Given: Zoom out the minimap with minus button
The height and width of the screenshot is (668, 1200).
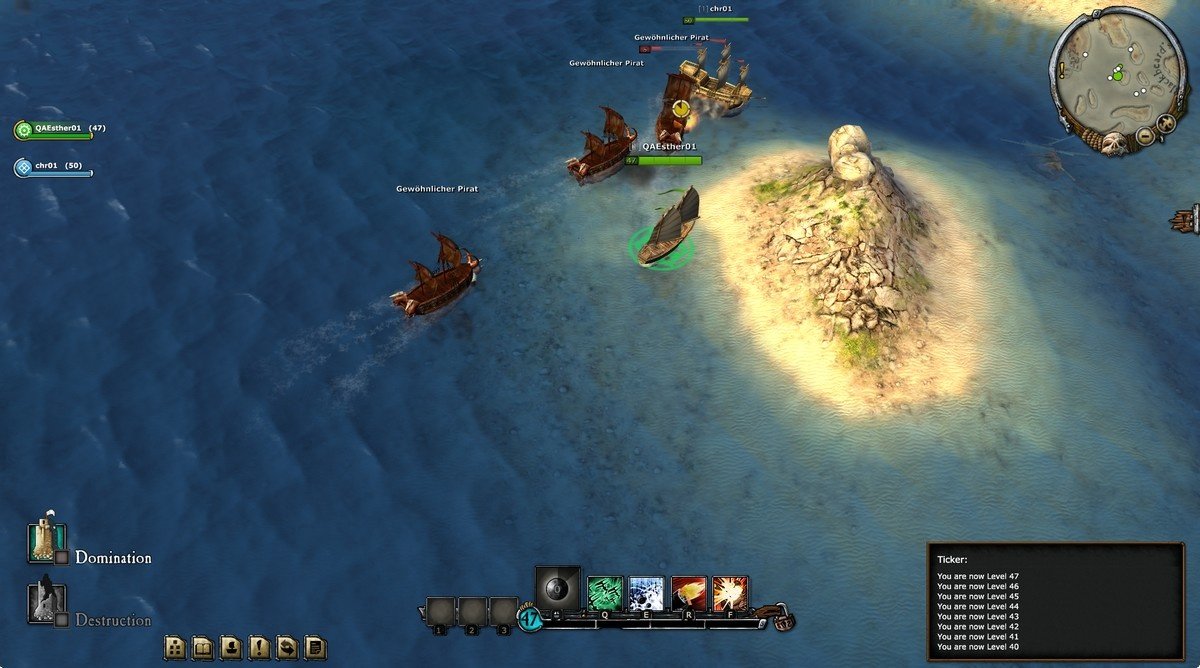Looking at the screenshot, I should (1146, 135).
